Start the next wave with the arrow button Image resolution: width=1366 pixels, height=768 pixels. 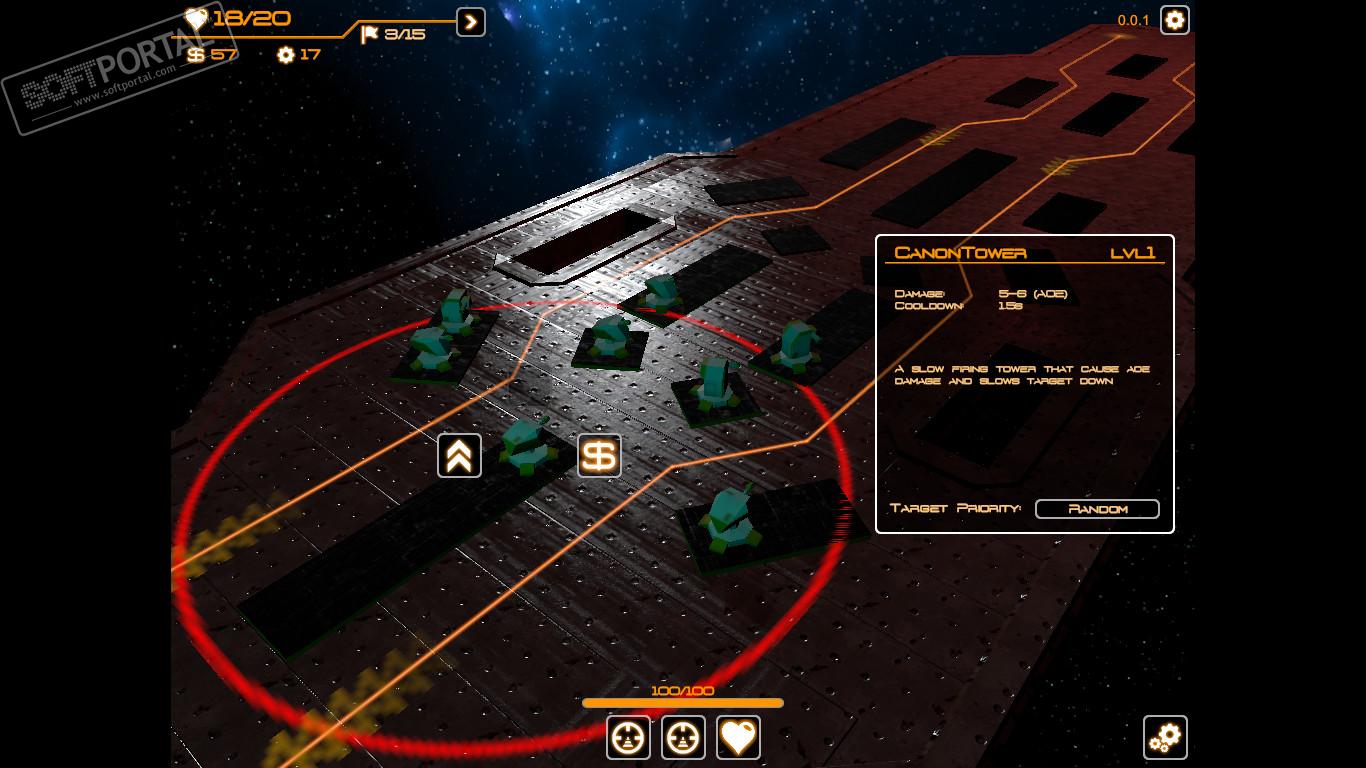pos(471,21)
